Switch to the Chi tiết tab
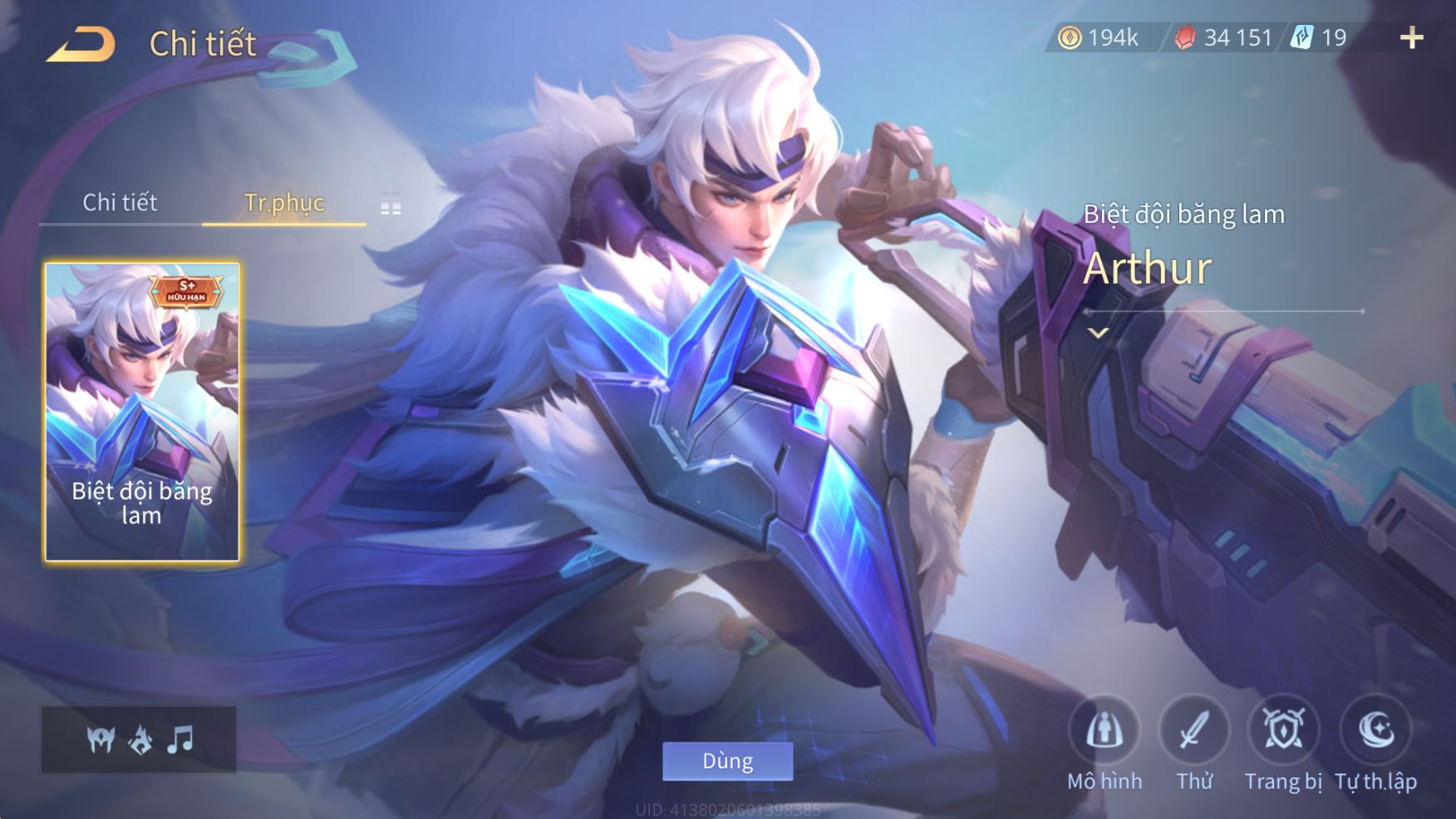The width and height of the screenshot is (1456, 819). coord(120,202)
